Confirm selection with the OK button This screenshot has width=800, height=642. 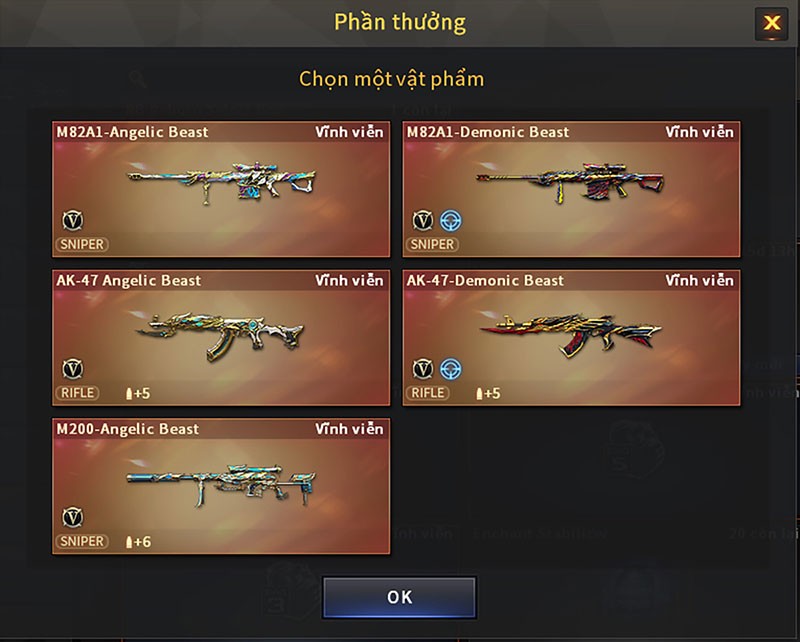[399, 597]
